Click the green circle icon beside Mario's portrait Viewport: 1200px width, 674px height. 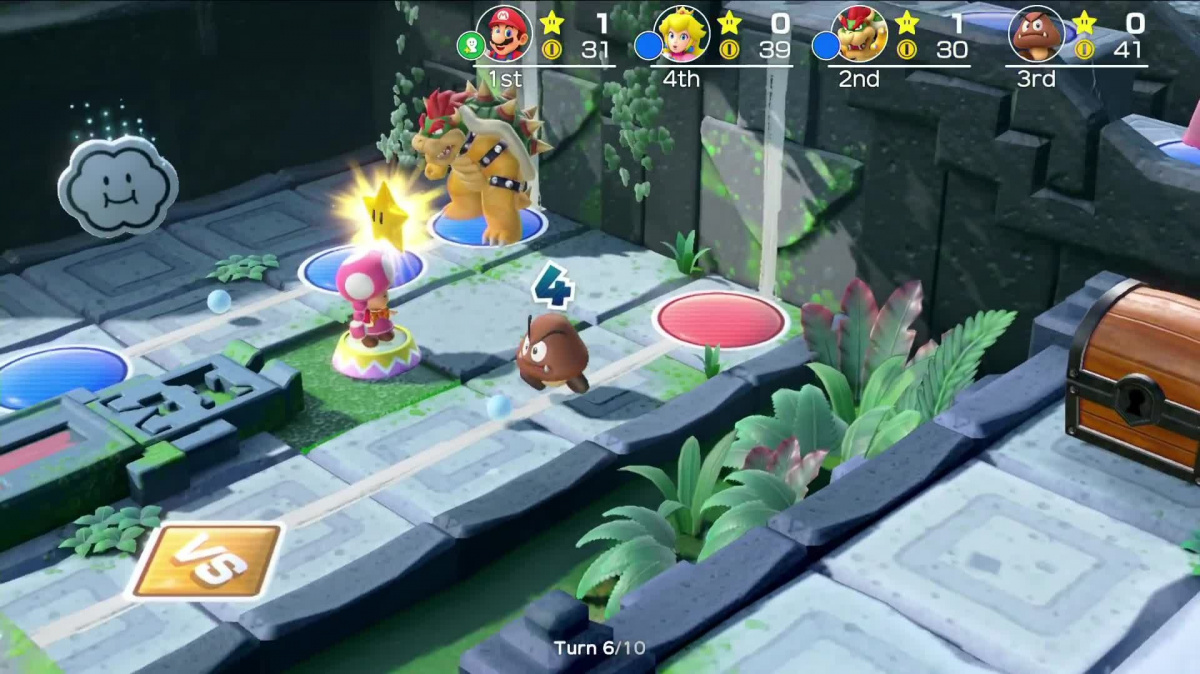pyautogui.click(x=470, y=46)
